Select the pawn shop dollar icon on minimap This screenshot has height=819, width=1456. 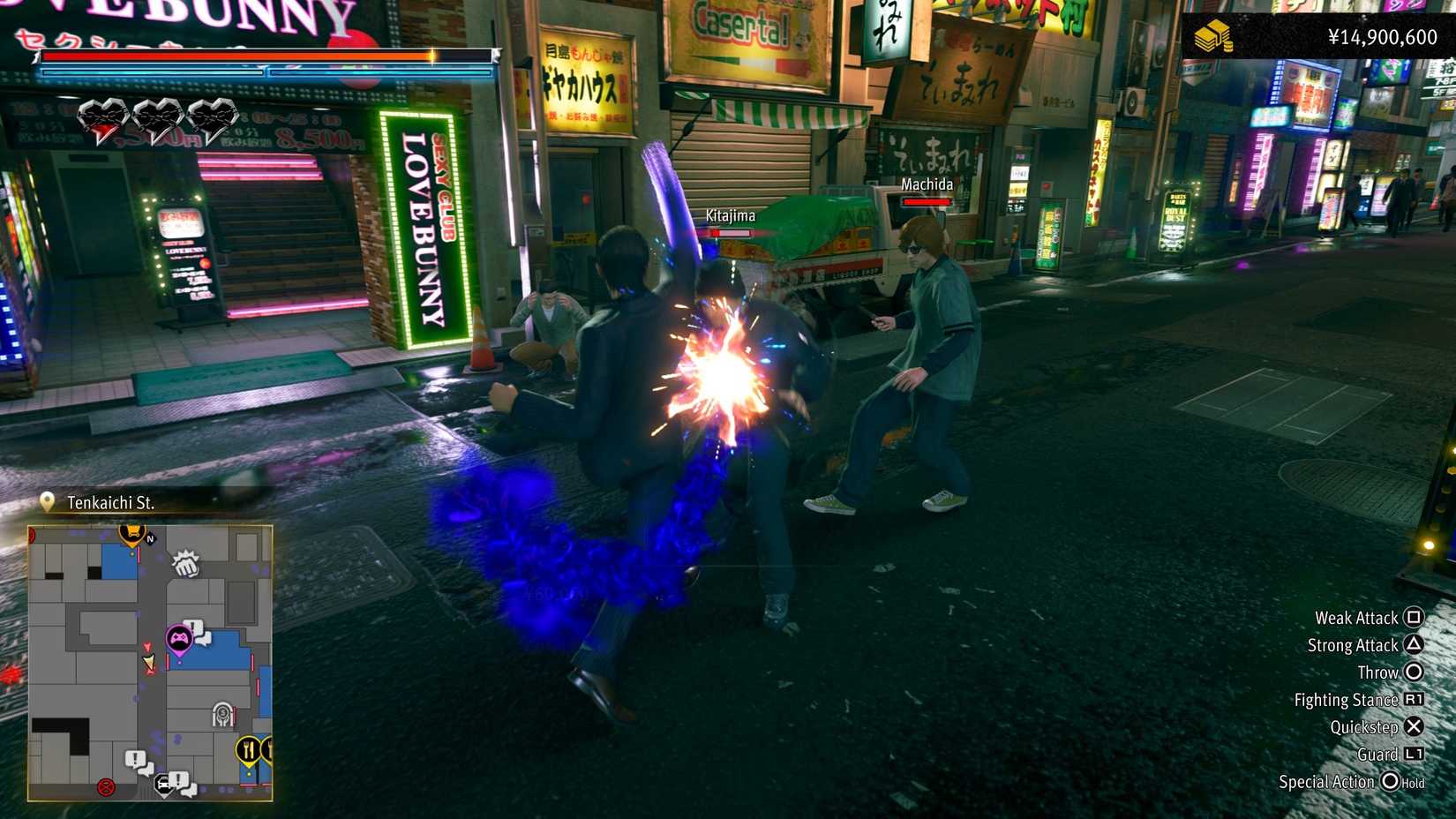pyautogui.click(x=222, y=713)
